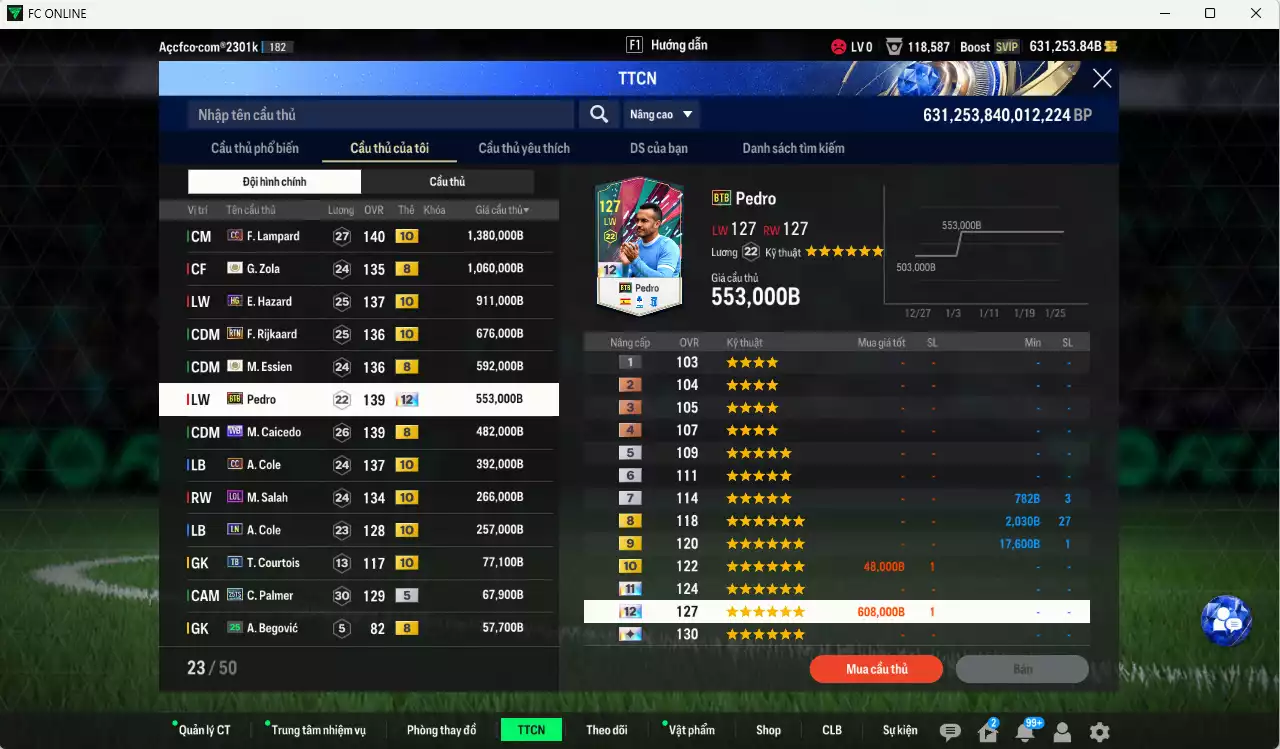1280x749 pixels.
Task: Click the search magnifier icon
Action: tap(599, 114)
